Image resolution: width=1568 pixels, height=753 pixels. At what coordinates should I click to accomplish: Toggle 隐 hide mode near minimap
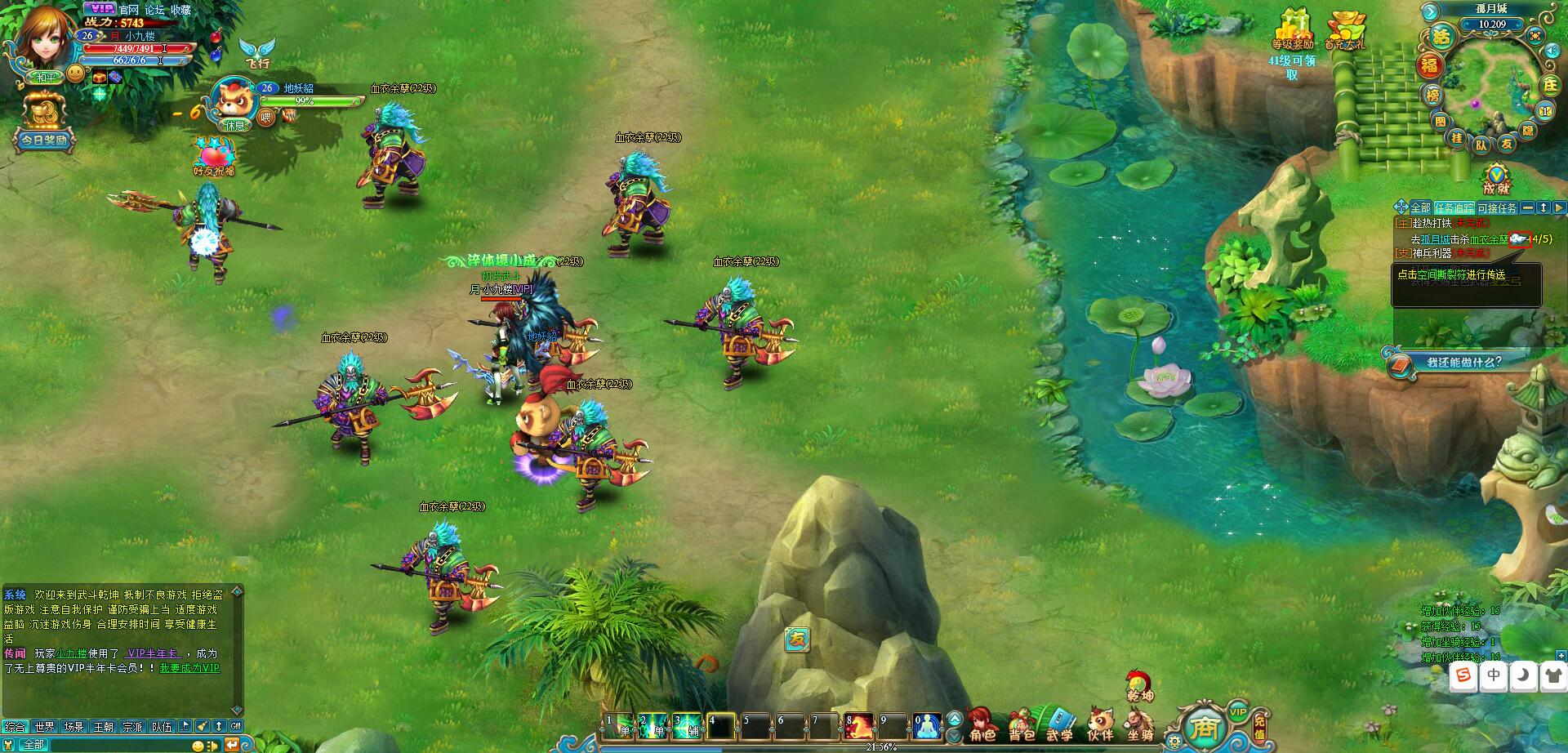1529,130
